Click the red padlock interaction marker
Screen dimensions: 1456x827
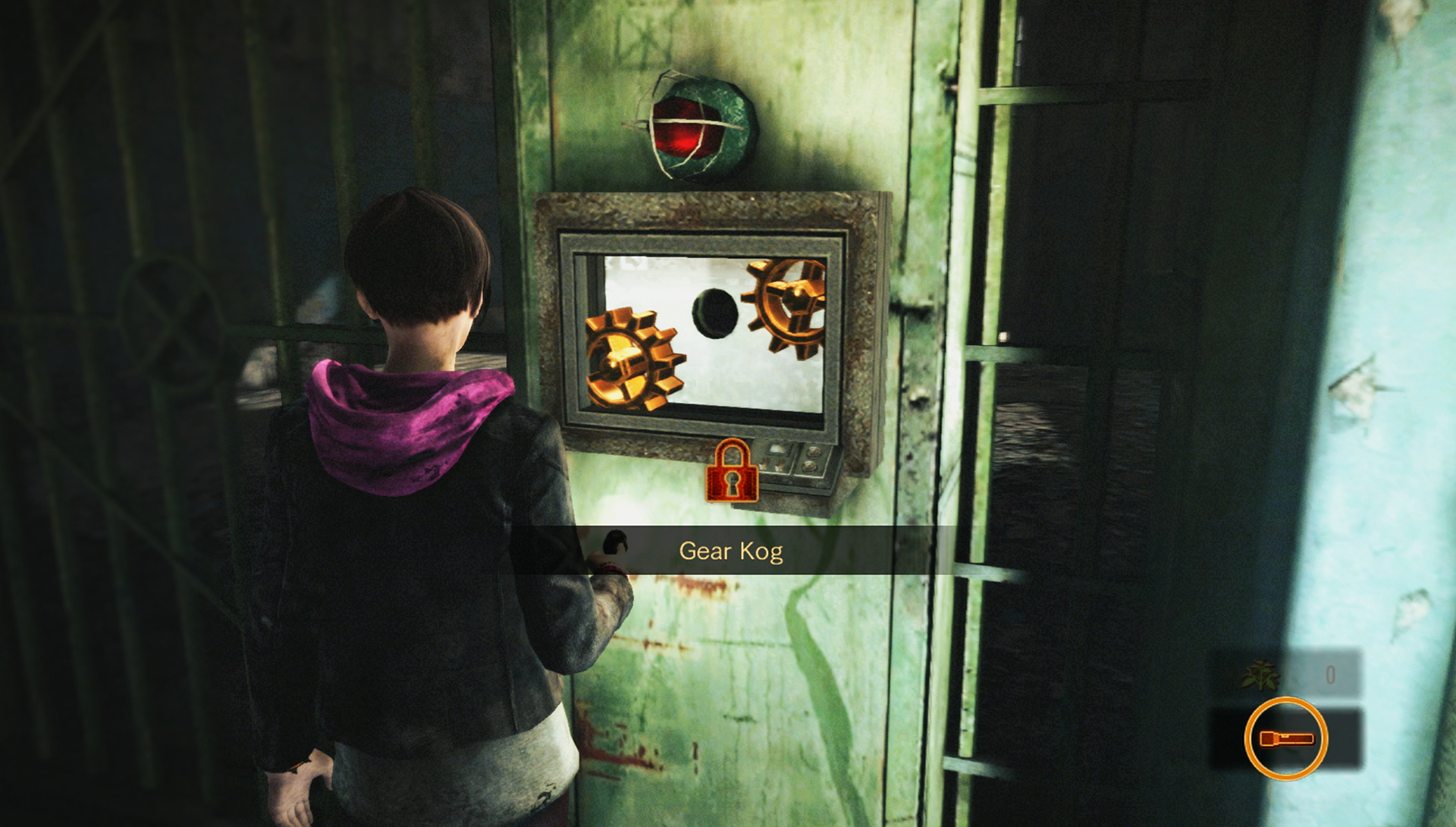point(732,473)
